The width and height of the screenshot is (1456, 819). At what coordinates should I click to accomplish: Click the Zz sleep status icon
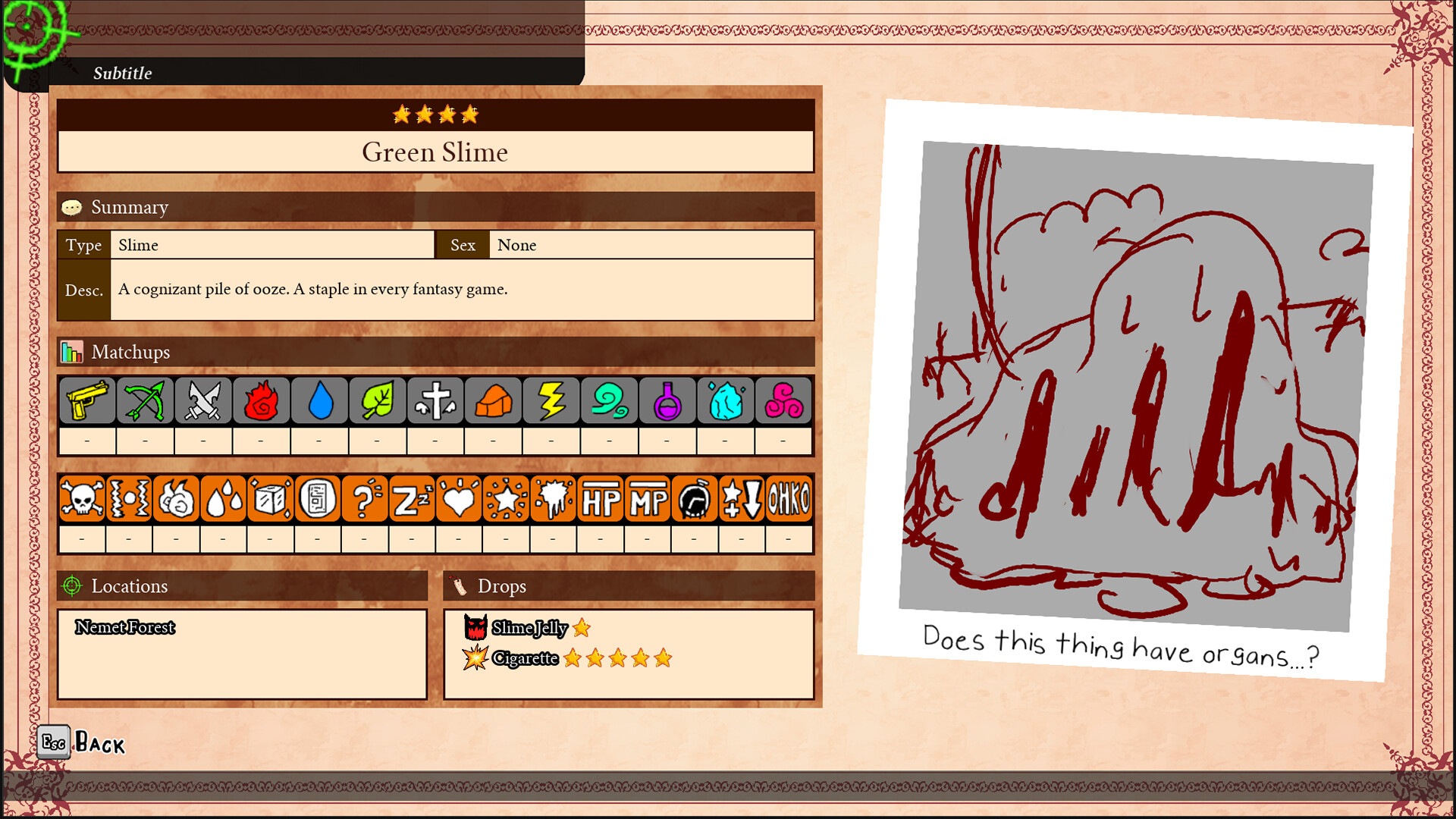coord(411,498)
